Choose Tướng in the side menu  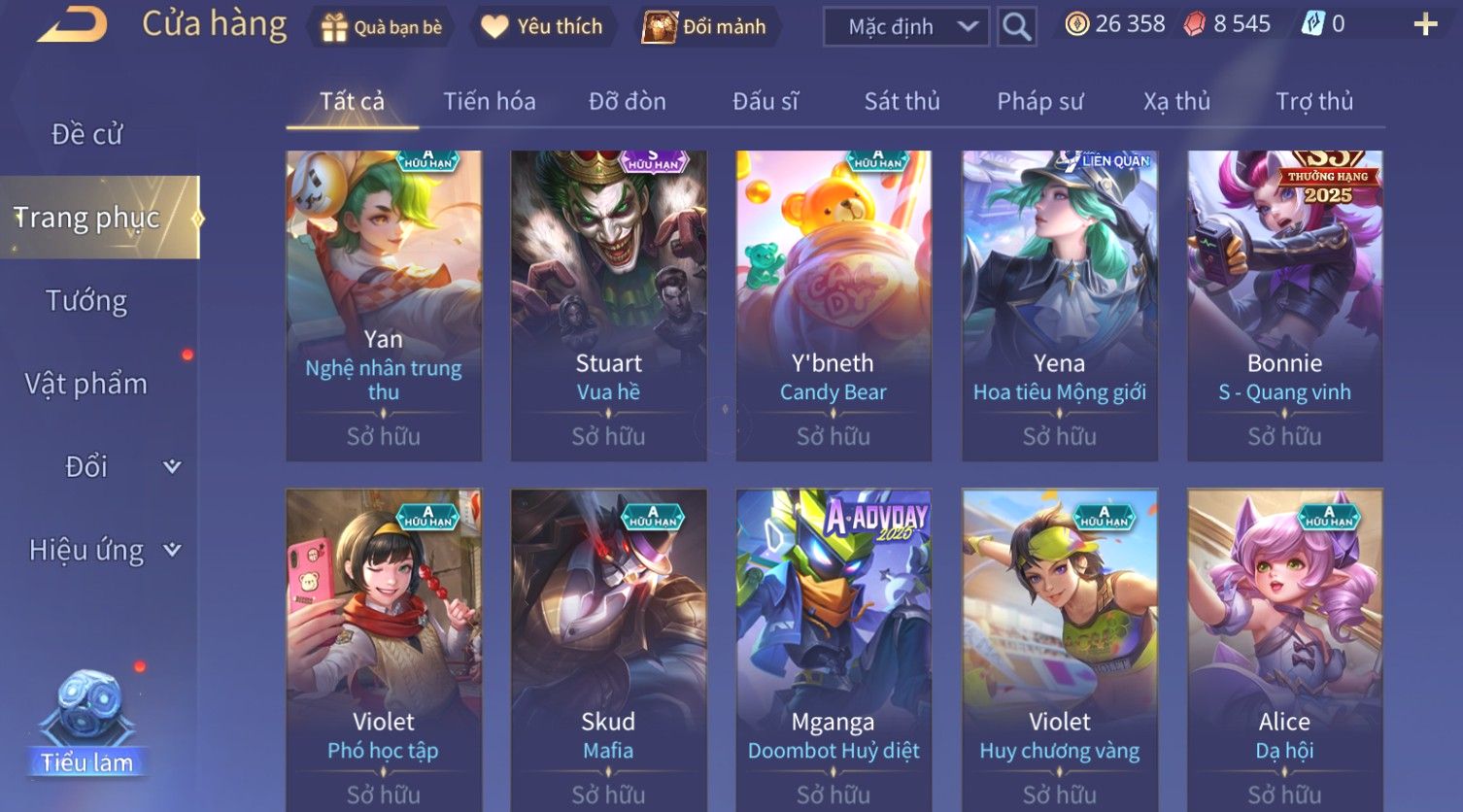86,301
